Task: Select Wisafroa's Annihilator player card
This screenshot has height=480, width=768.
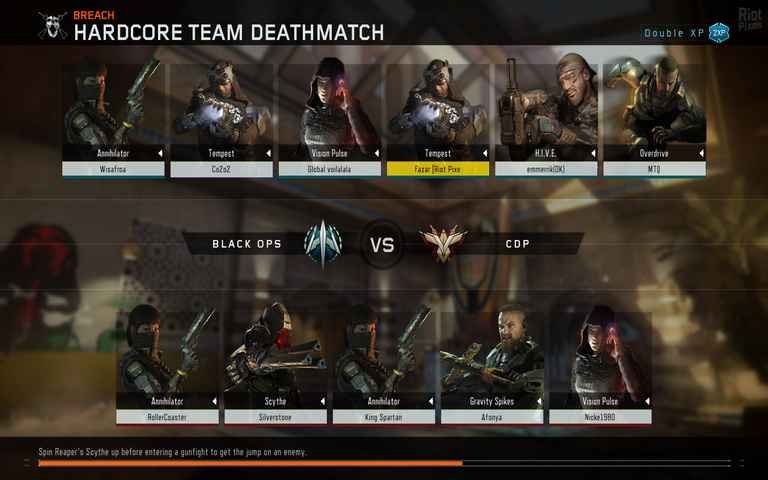Action: (114, 120)
